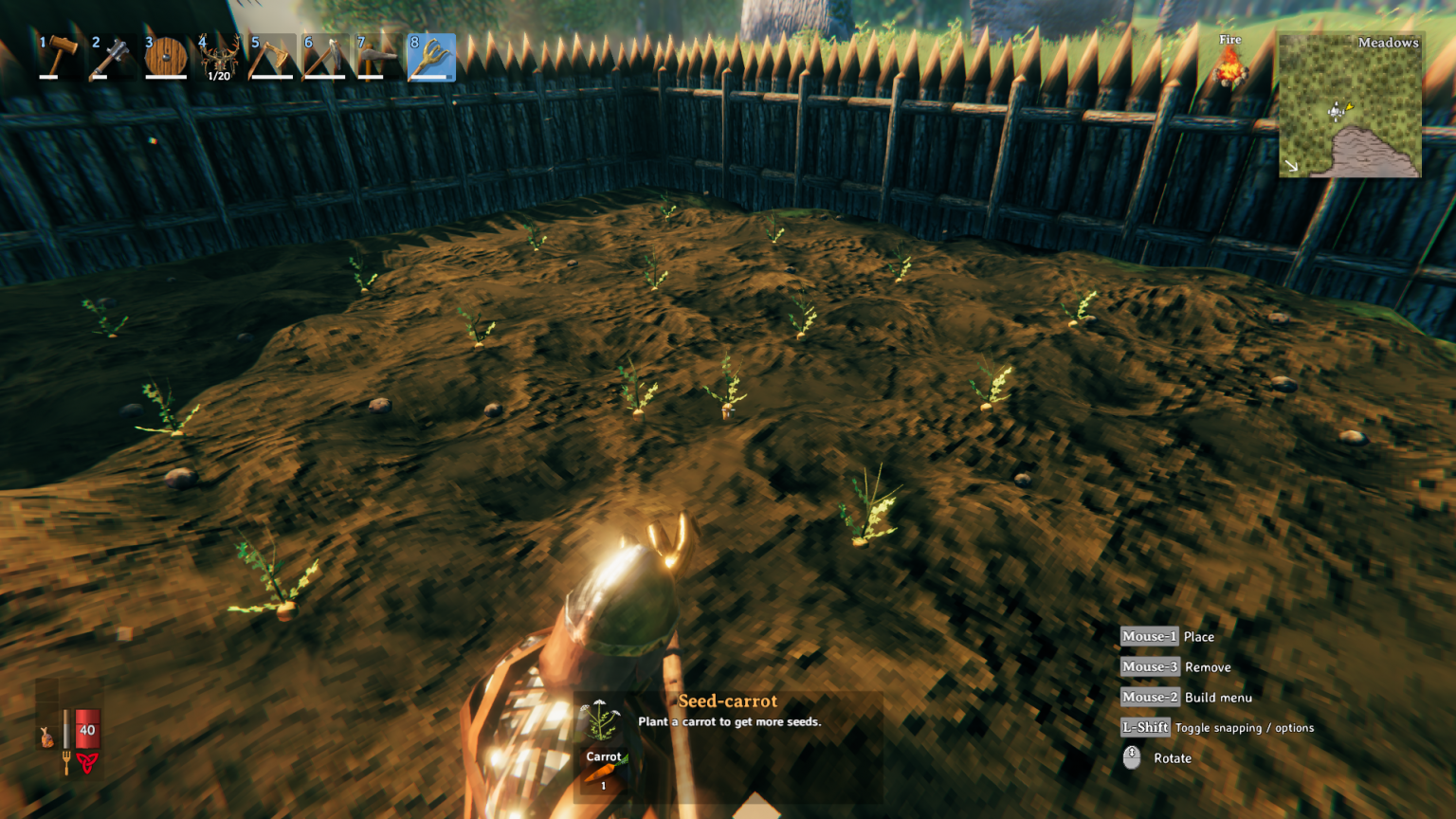Click the Rotate mouse wheel prompt
This screenshot has height=819, width=1456.
pyautogui.click(x=1134, y=758)
